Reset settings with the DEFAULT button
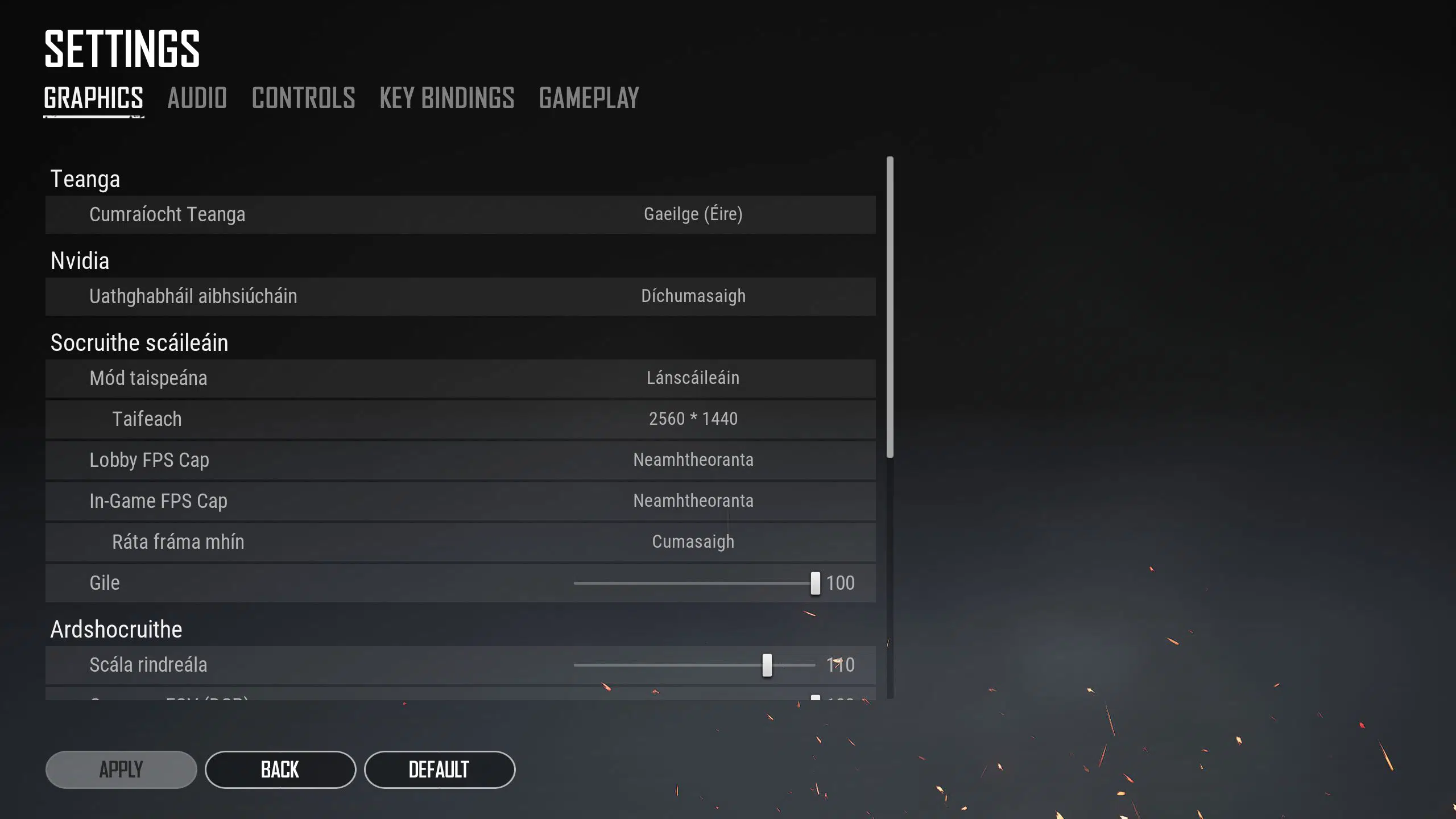1456x819 pixels. [x=440, y=769]
